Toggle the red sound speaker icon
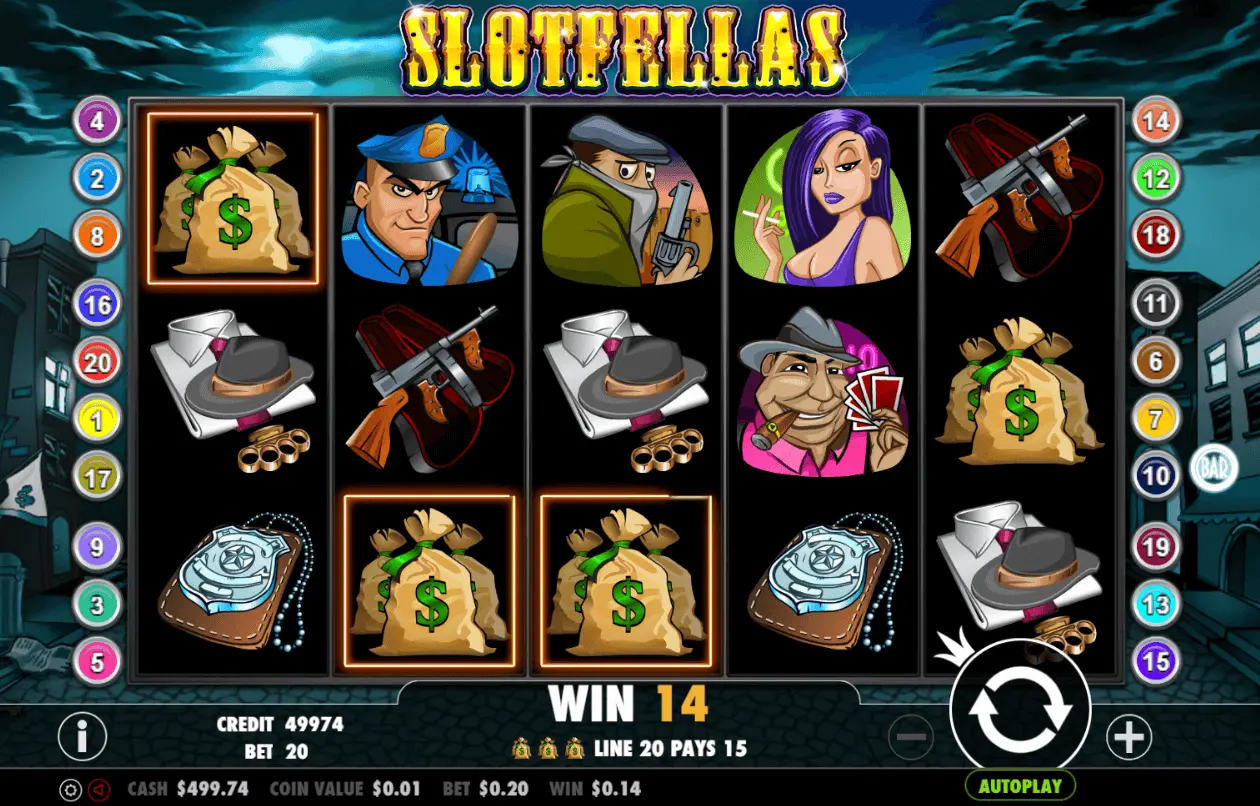 [x=100, y=789]
